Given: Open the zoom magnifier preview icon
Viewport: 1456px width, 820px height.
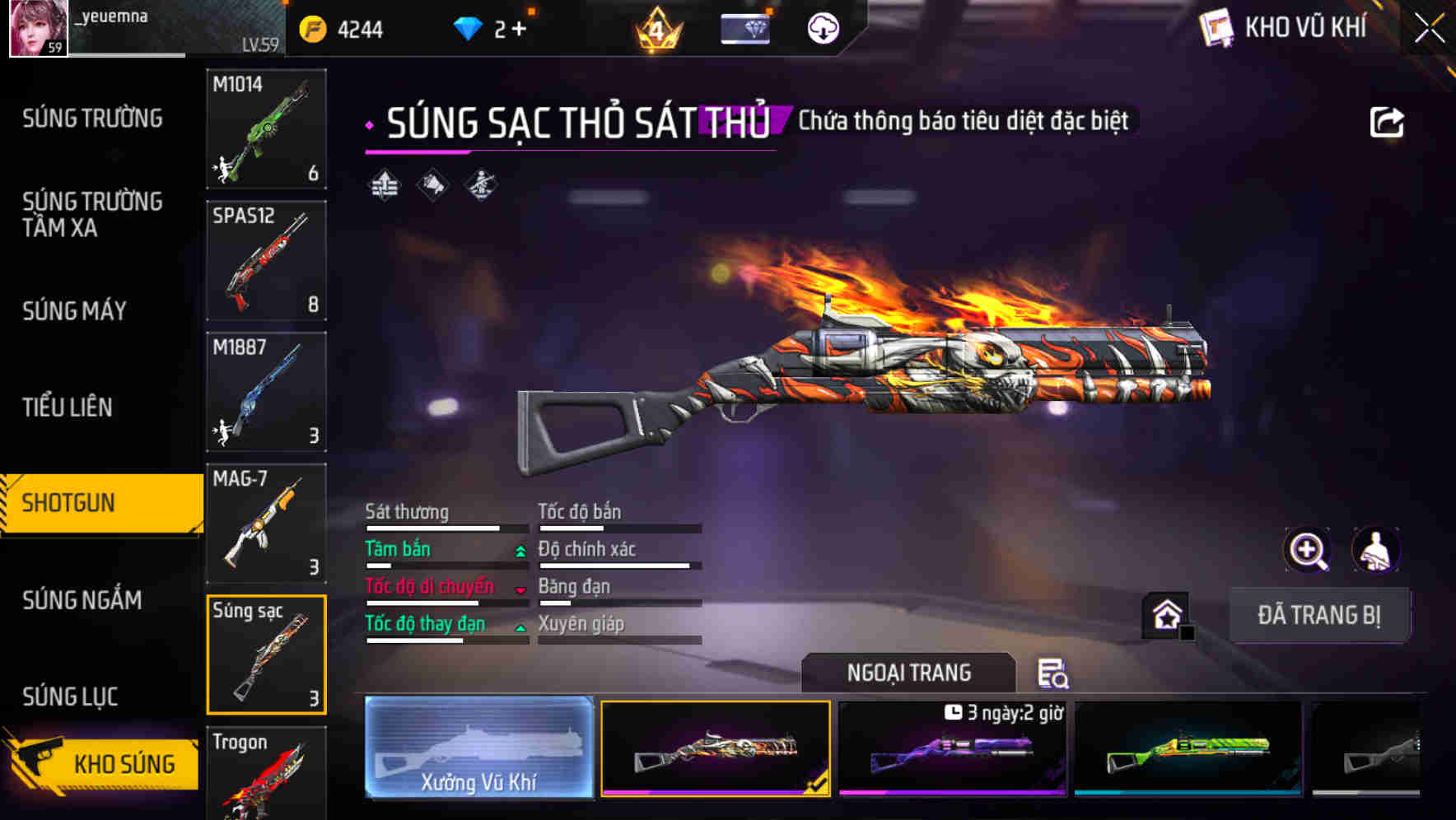Looking at the screenshot, I should tap(1307, 550).
